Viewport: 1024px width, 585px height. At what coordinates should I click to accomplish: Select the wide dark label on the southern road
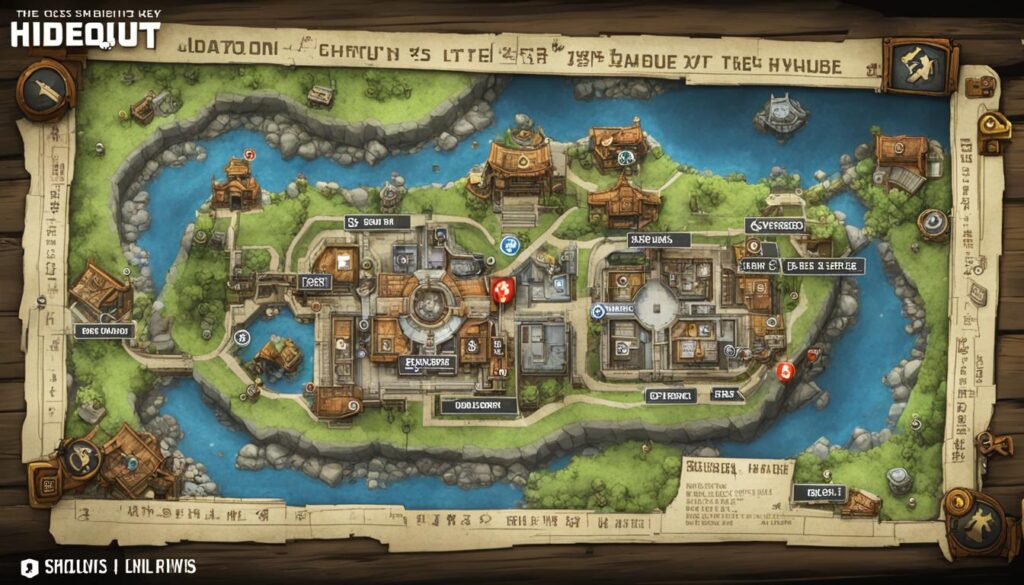click(x=479, y=405)
